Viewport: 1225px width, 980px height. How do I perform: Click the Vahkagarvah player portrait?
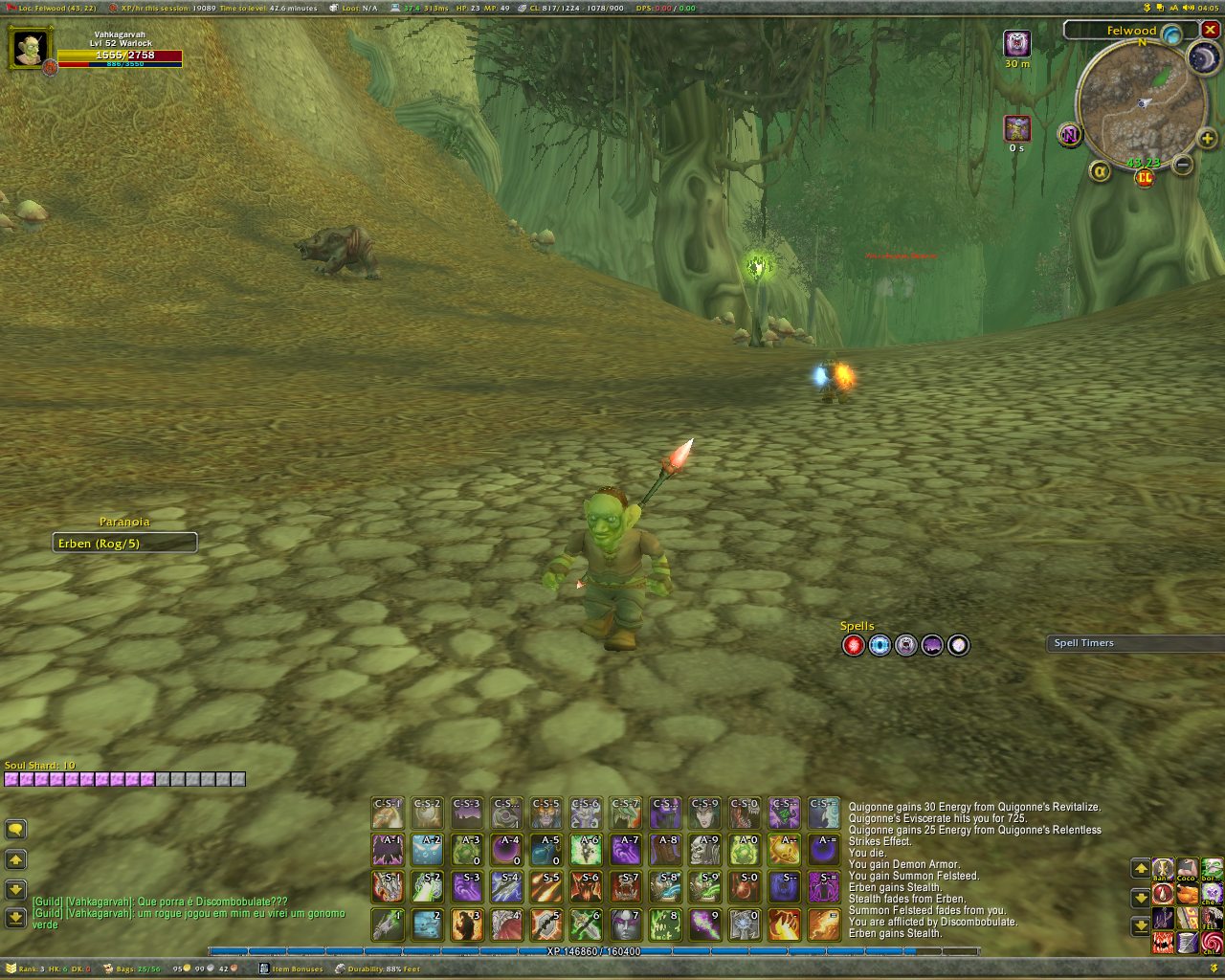30,48
